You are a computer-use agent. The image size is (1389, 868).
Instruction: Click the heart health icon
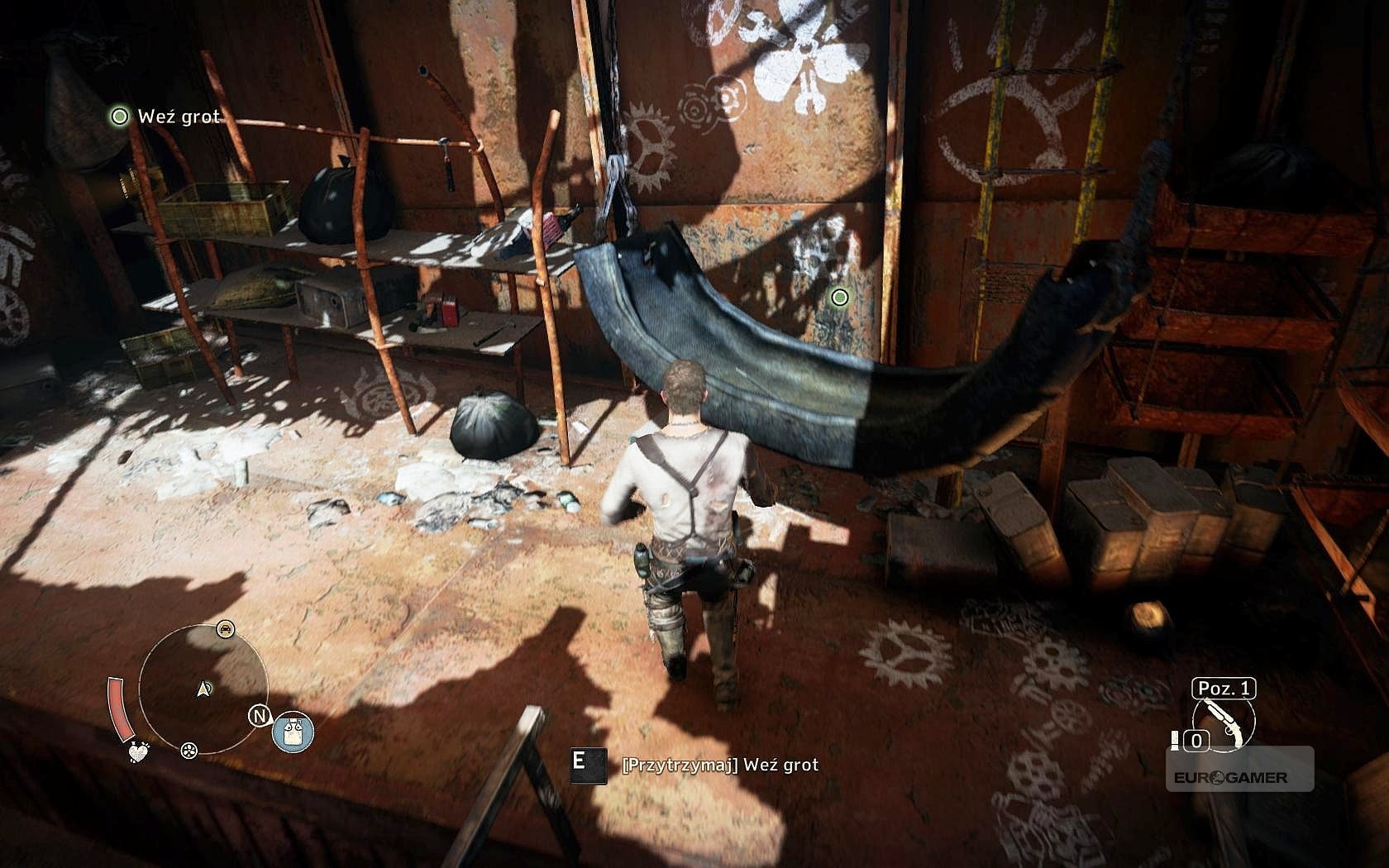pos(140,751)
